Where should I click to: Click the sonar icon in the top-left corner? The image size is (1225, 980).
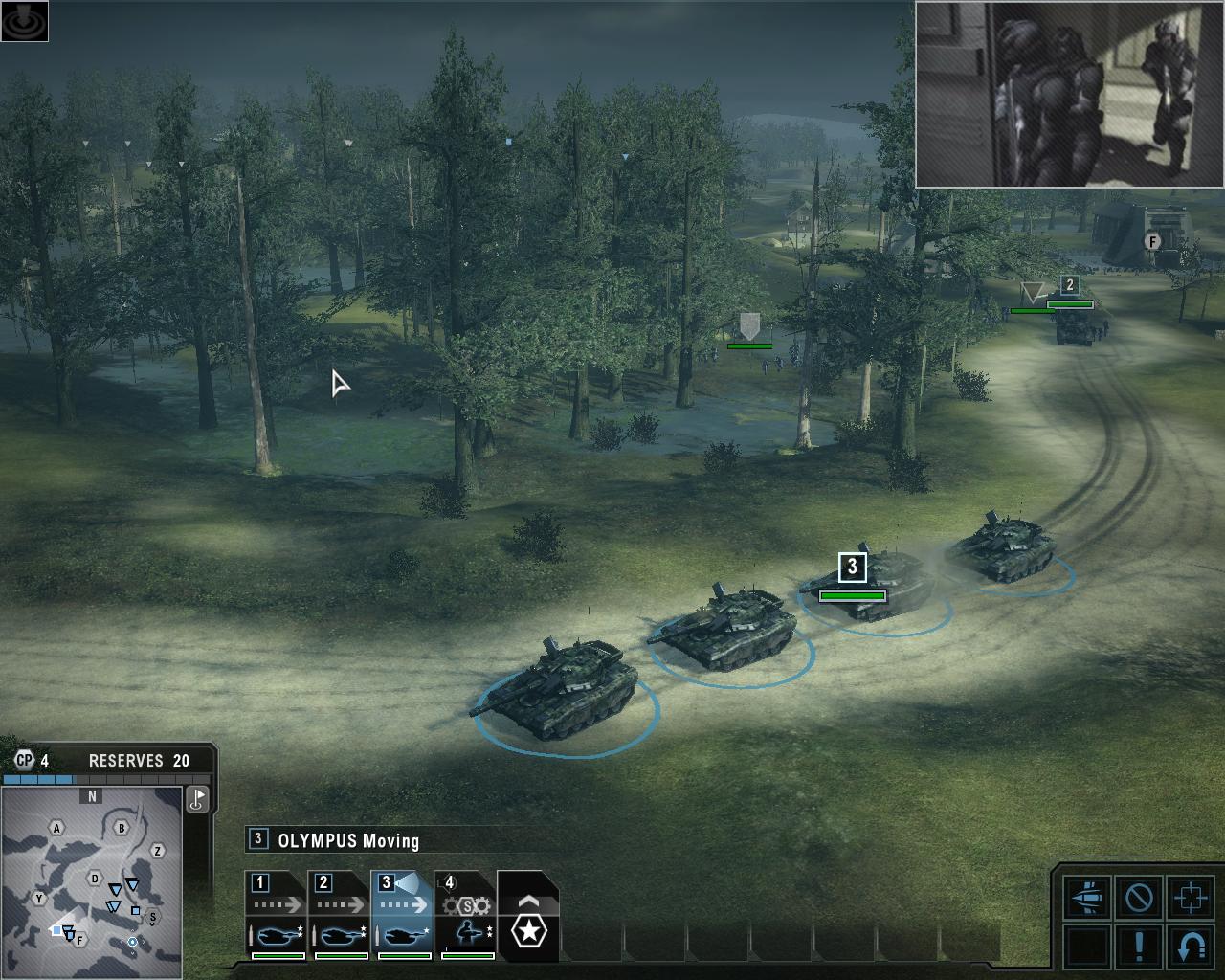pyautogui.click(x=25, y=21)
